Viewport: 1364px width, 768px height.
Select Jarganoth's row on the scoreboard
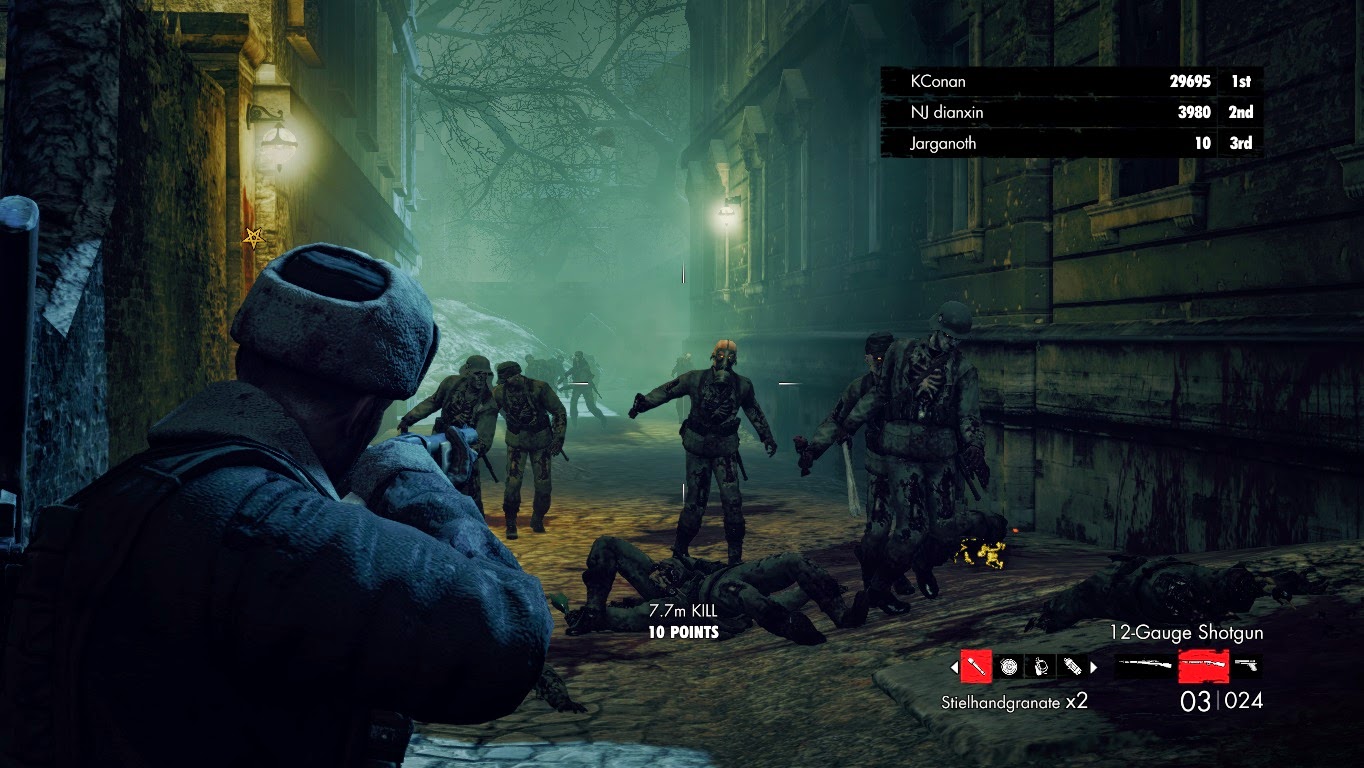click(x=1066, y=143)
